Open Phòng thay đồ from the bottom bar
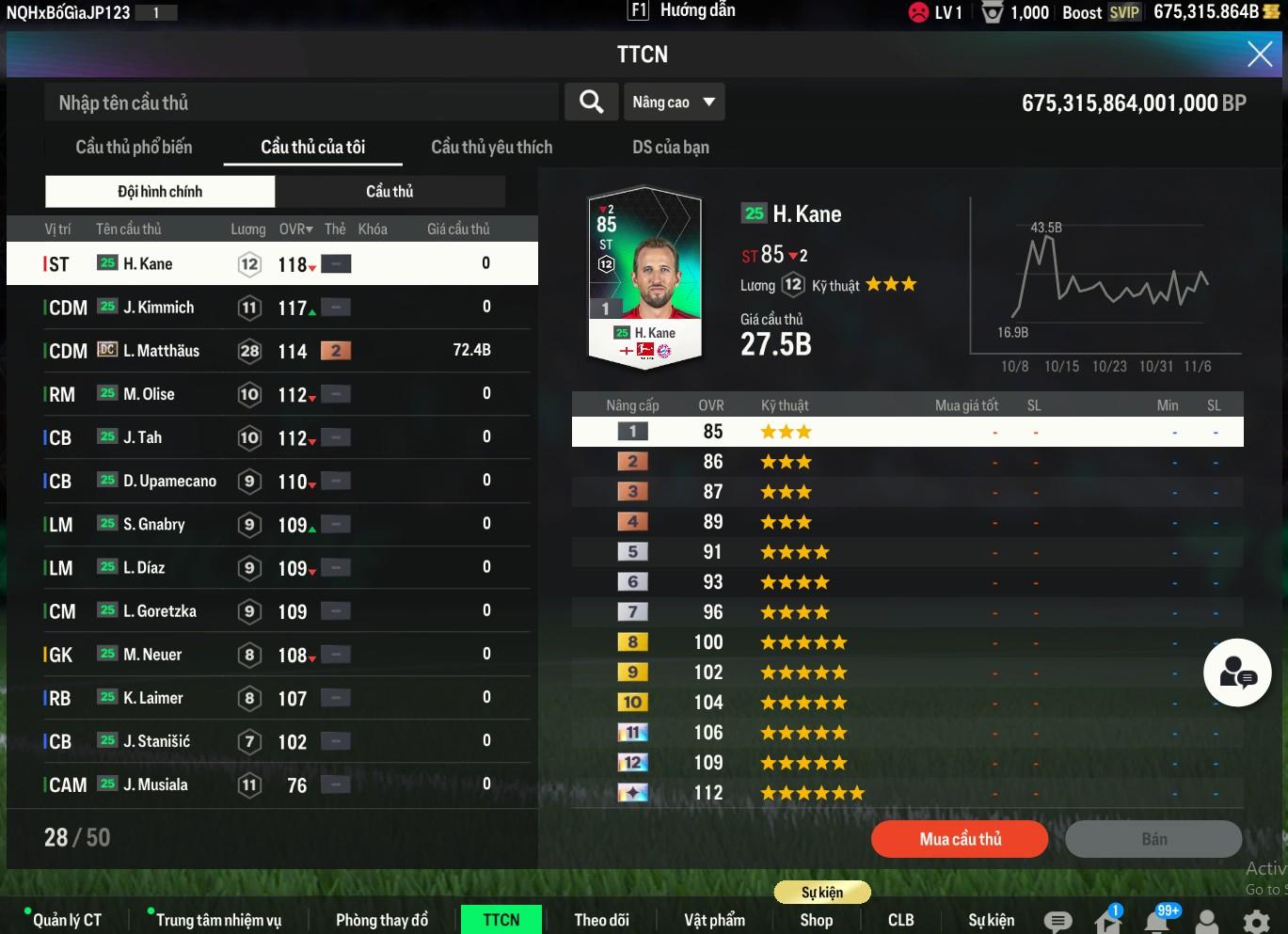 coord(381,920)
